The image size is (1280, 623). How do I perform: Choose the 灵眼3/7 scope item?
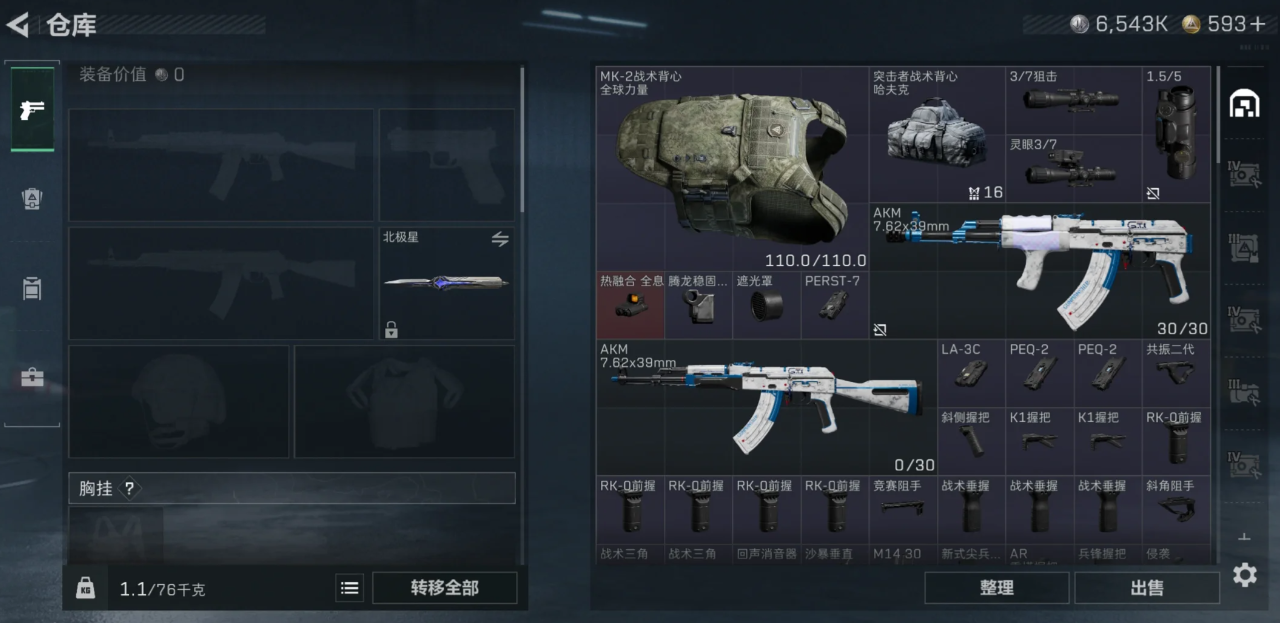[x=1072, y=169]
